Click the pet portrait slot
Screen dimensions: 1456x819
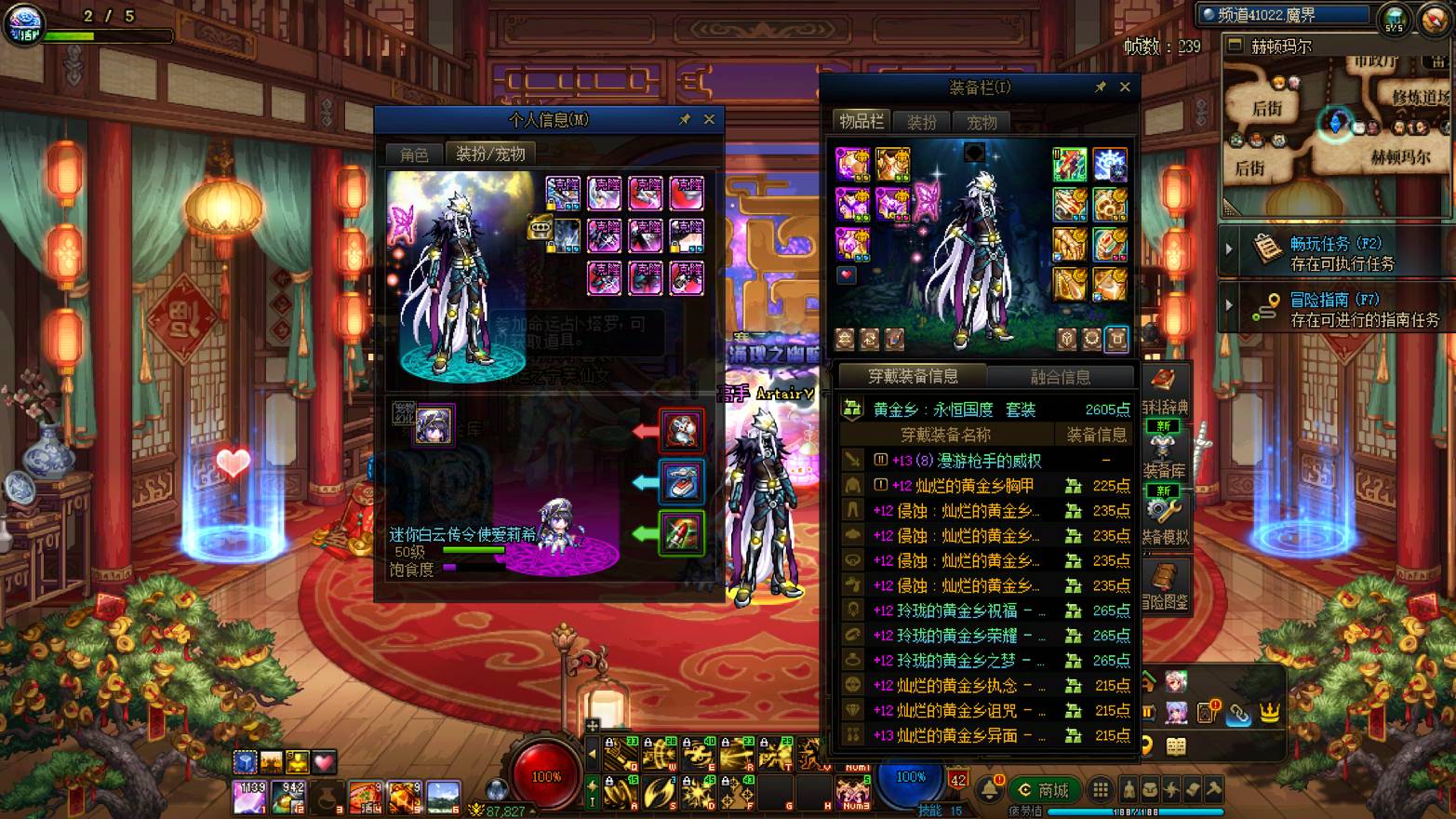coord(434,426)
